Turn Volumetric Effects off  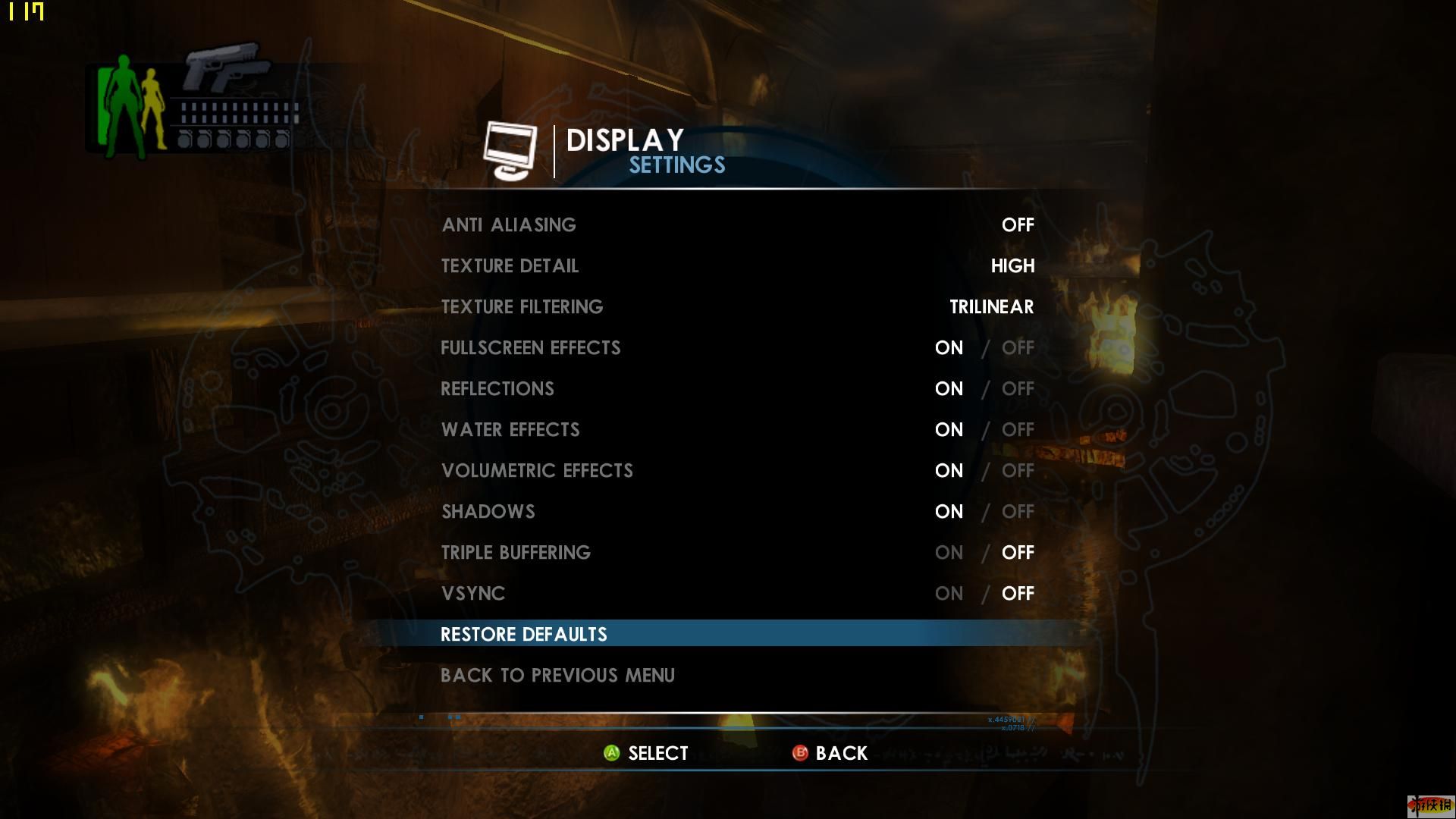[x=1017, y=471]
